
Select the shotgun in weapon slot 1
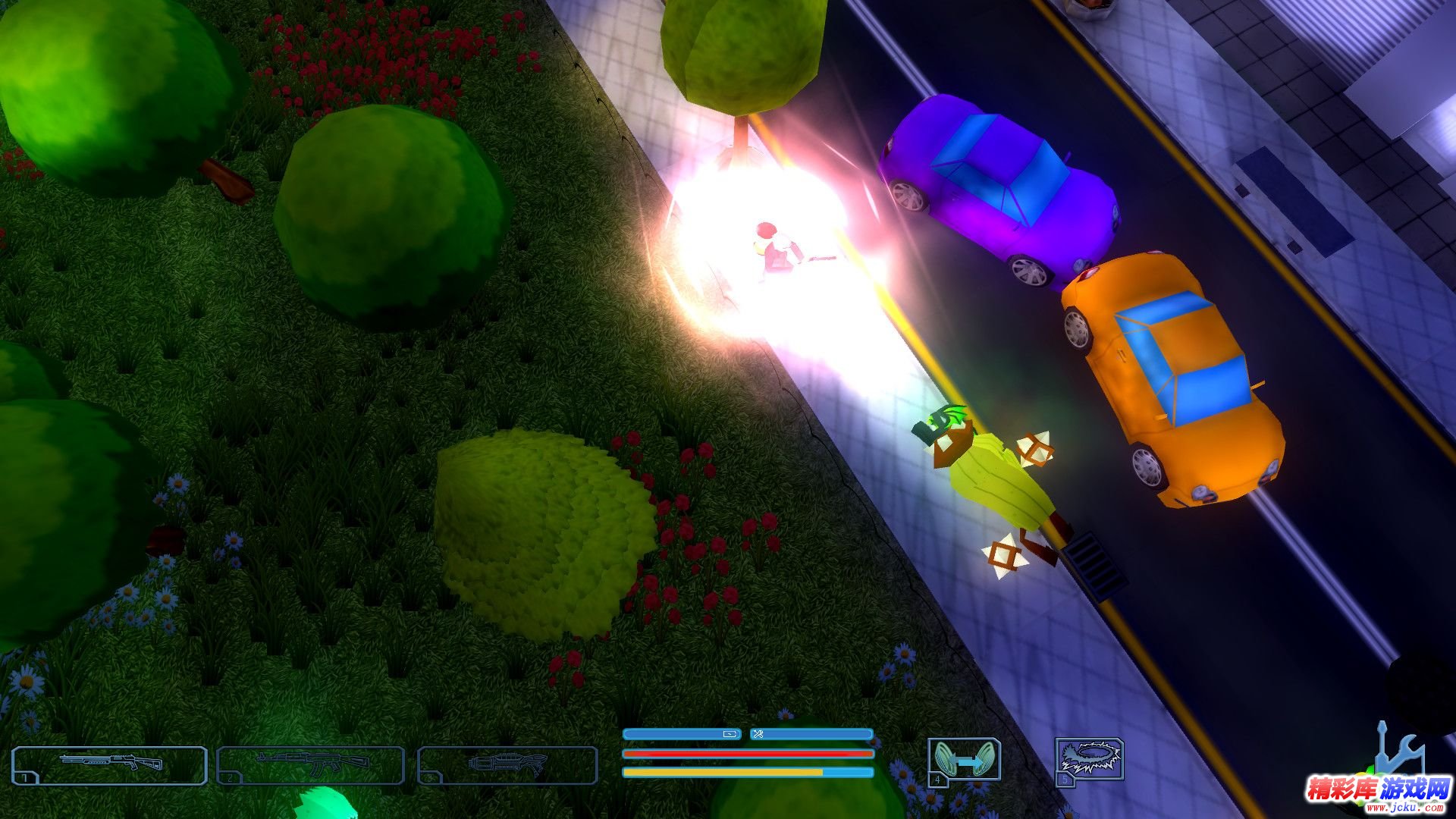(109, 764)
